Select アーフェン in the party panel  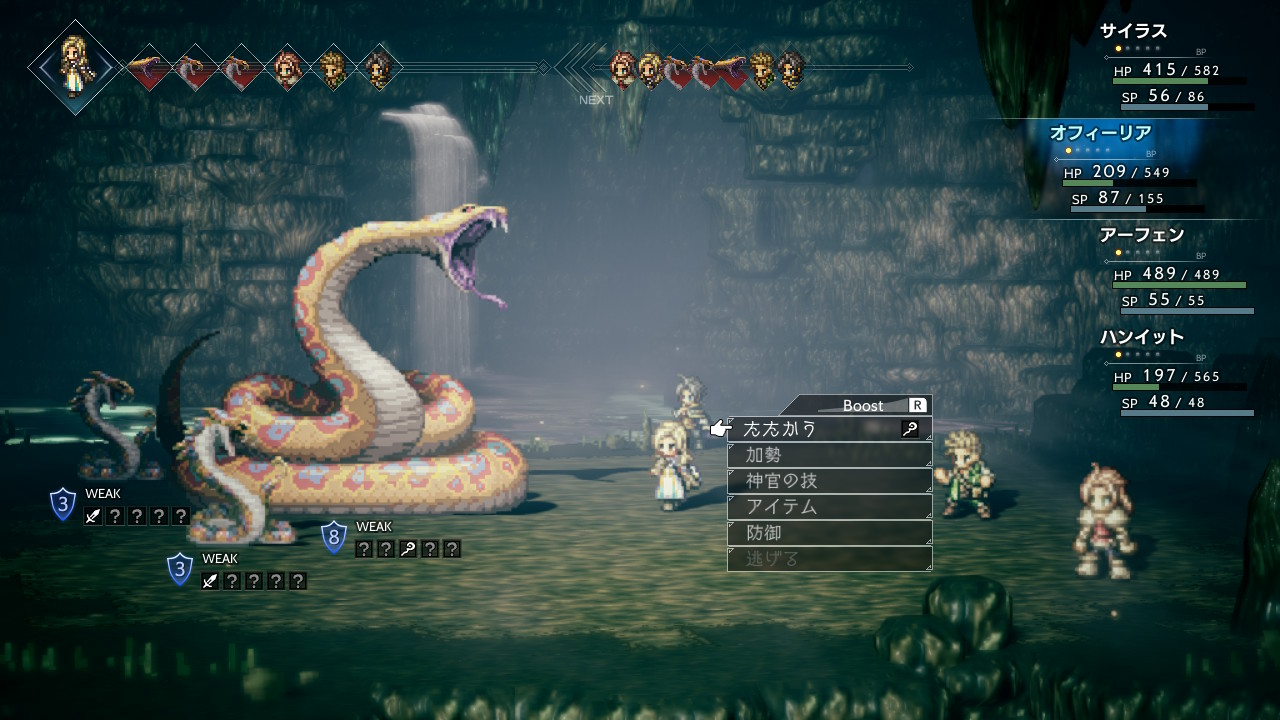coord(1141,235)
